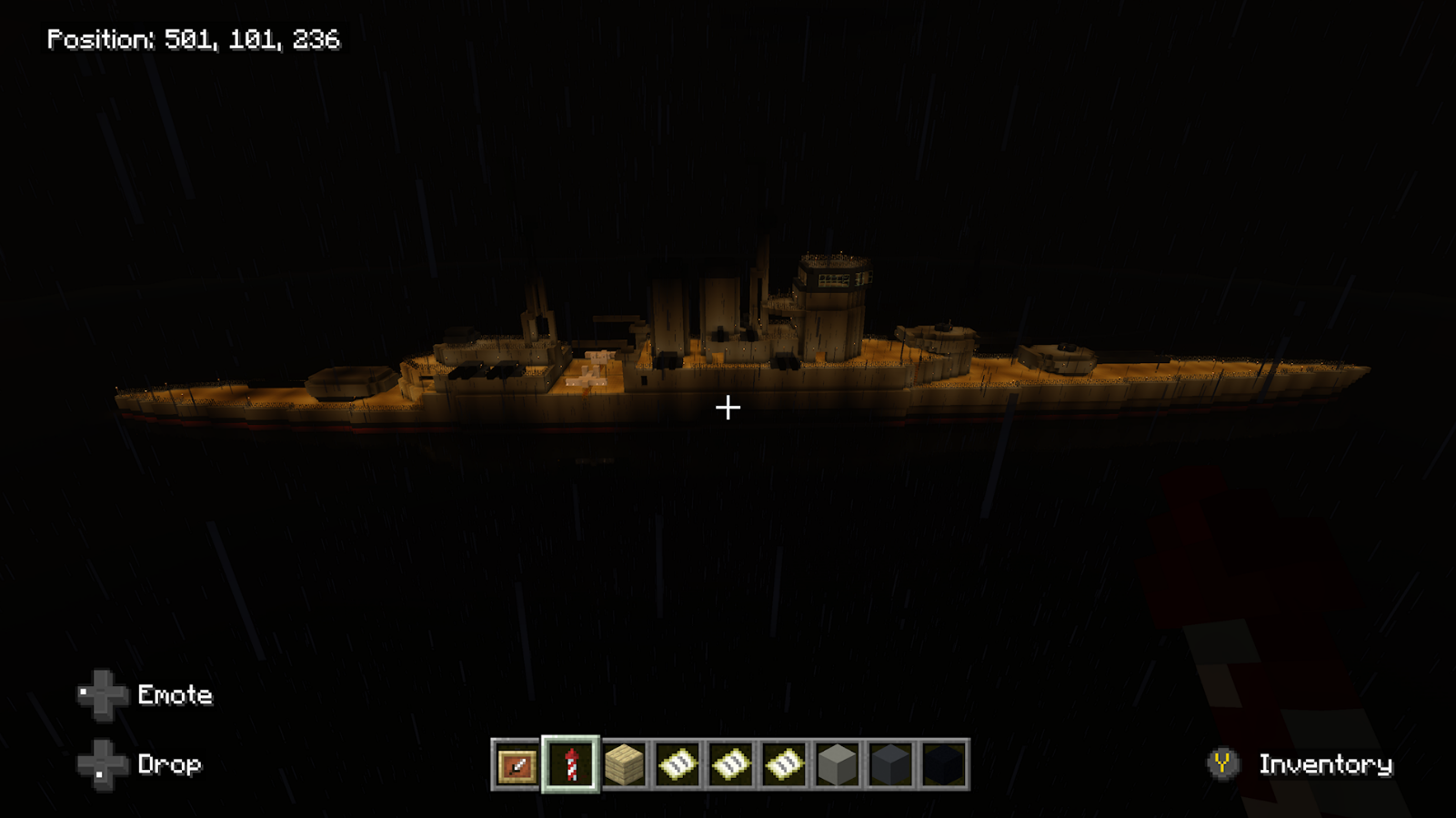Select the firework rocket hotbar slot
This screenshot has height=818, width=1456.
(570, 765)
